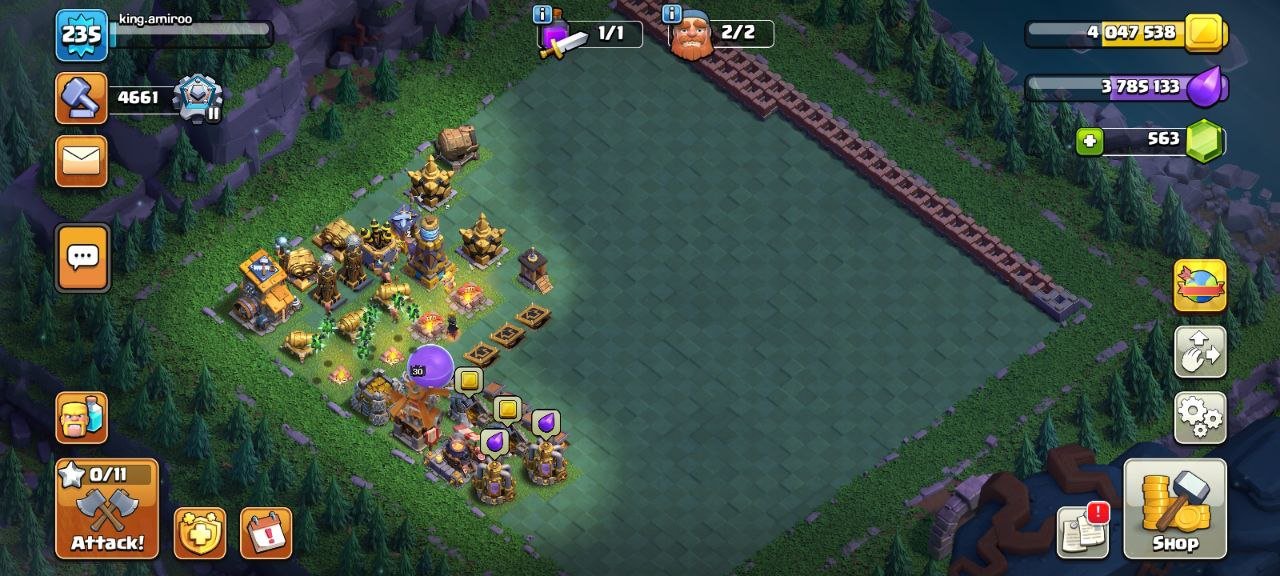1280x576 pixels.
Task: Open the Shop
Action: pyautogui.click(x=1175, y=508)
